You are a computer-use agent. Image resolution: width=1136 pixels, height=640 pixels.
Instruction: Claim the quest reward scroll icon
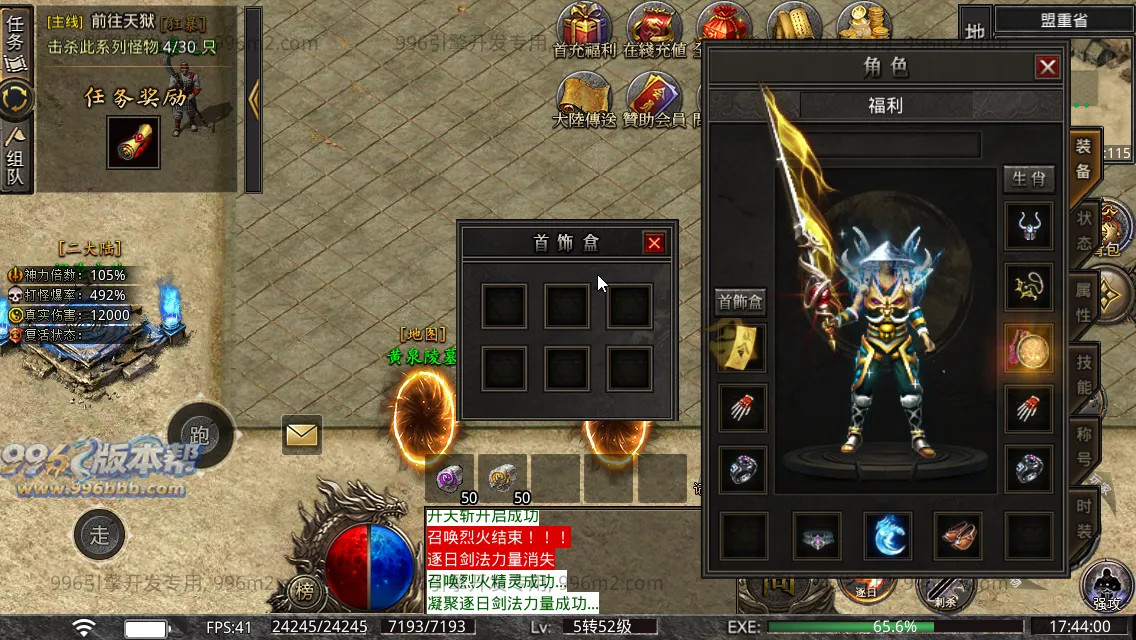coord(132,143)
